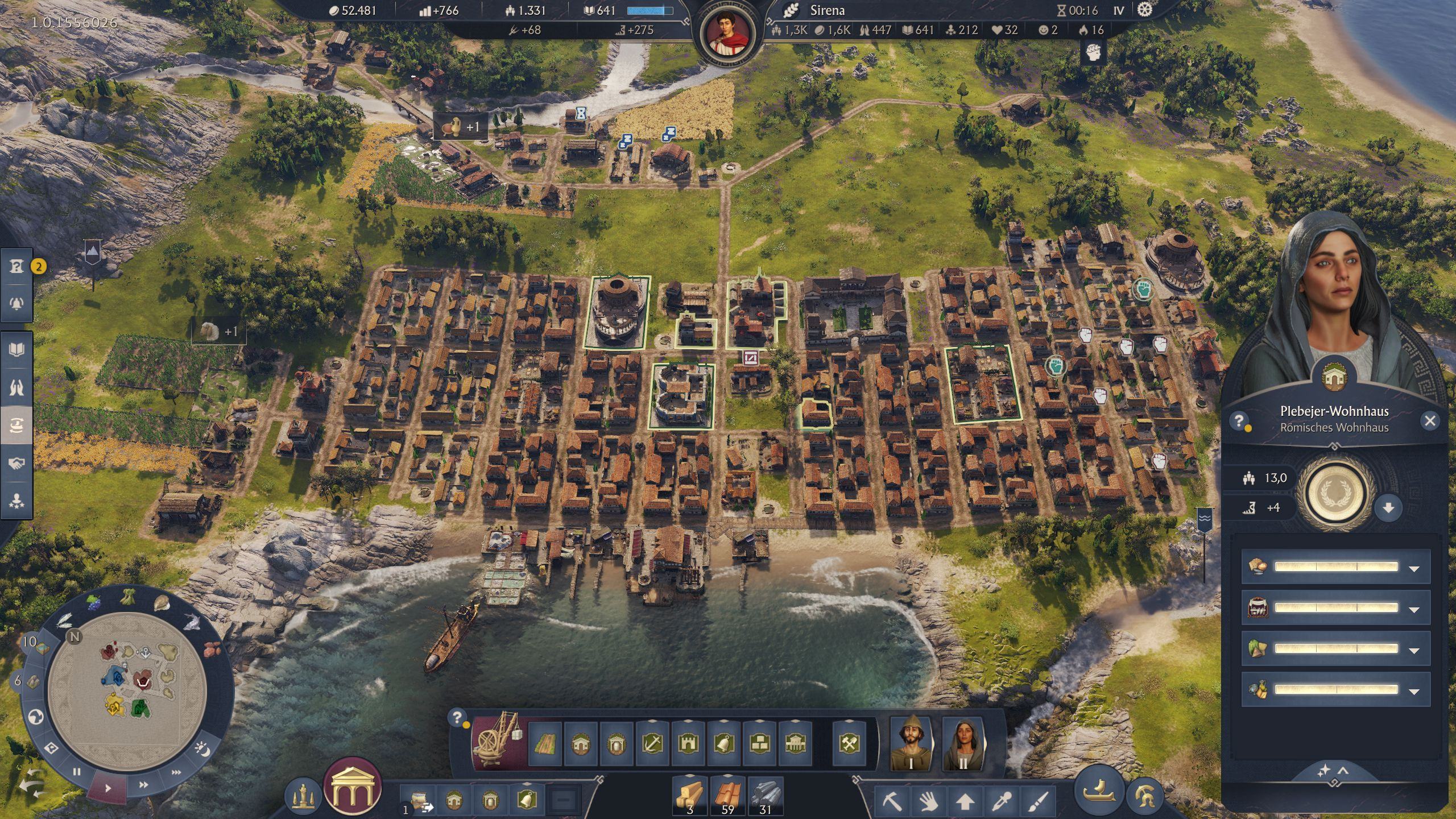Image resolution: width=1456 pixels, height=819 pixels.
Task: Select the tier II Plebeian population portrait
Action: [962, 743]
